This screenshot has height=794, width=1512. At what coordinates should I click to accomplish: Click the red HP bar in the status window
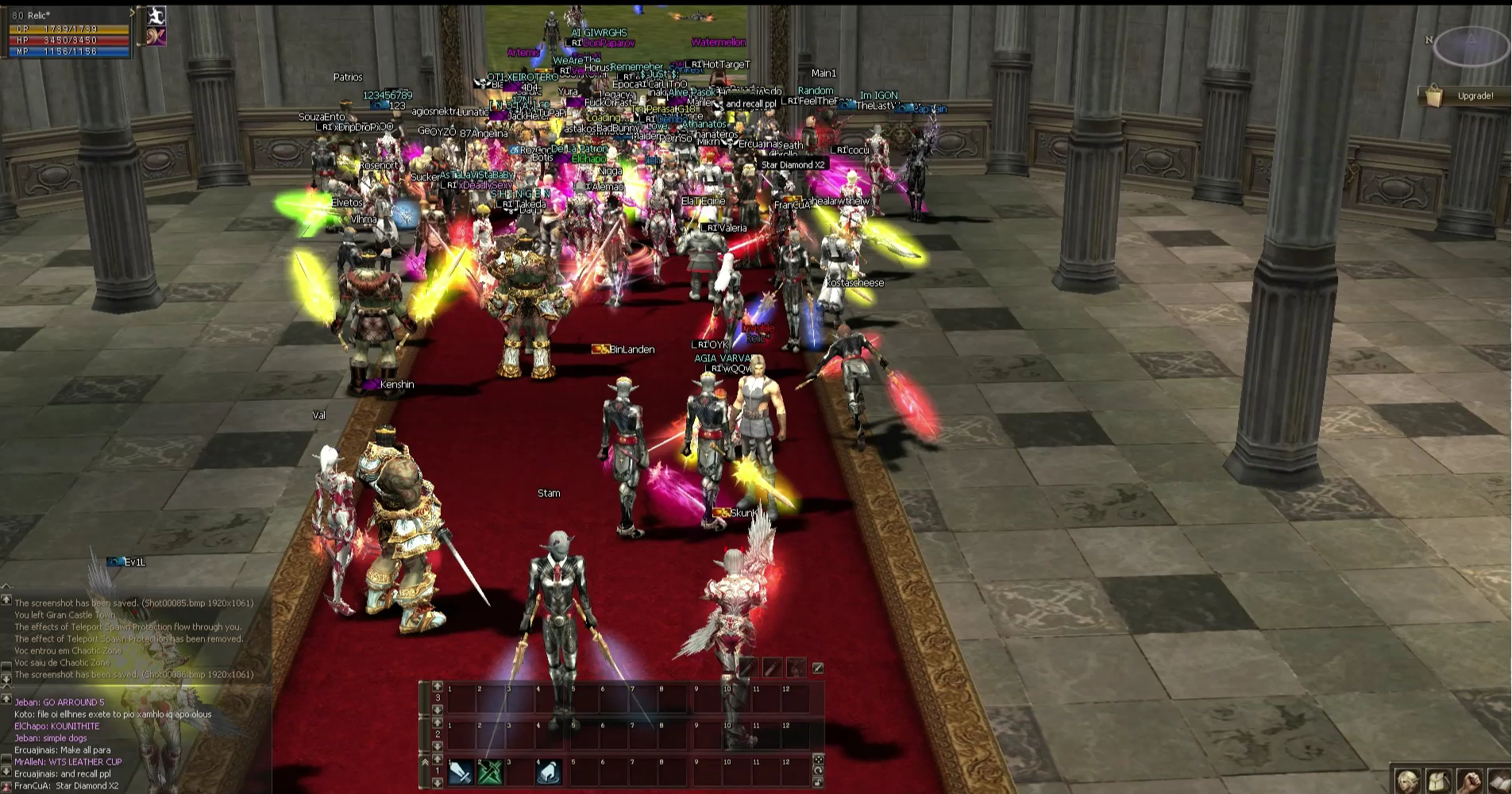(x=67, y=40)
